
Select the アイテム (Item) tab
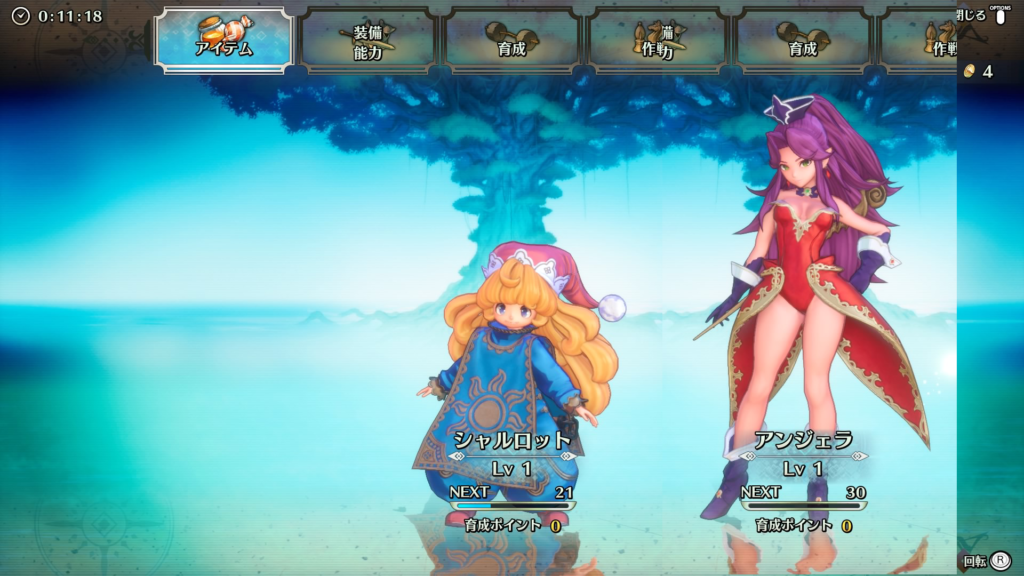pyautogui.click(x=223, y=40)
